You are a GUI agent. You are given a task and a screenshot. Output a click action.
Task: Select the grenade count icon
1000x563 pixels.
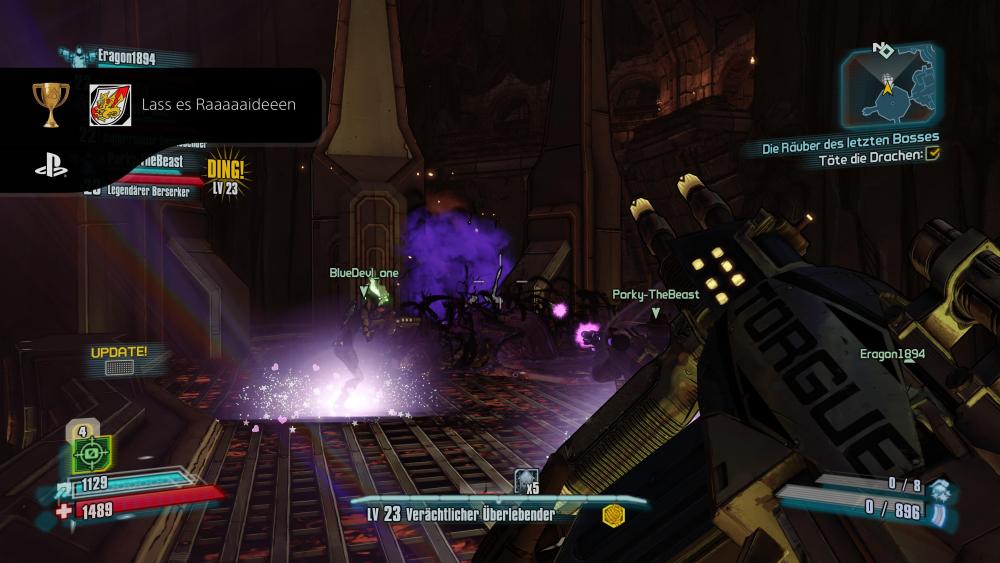[x=526, y=484]
